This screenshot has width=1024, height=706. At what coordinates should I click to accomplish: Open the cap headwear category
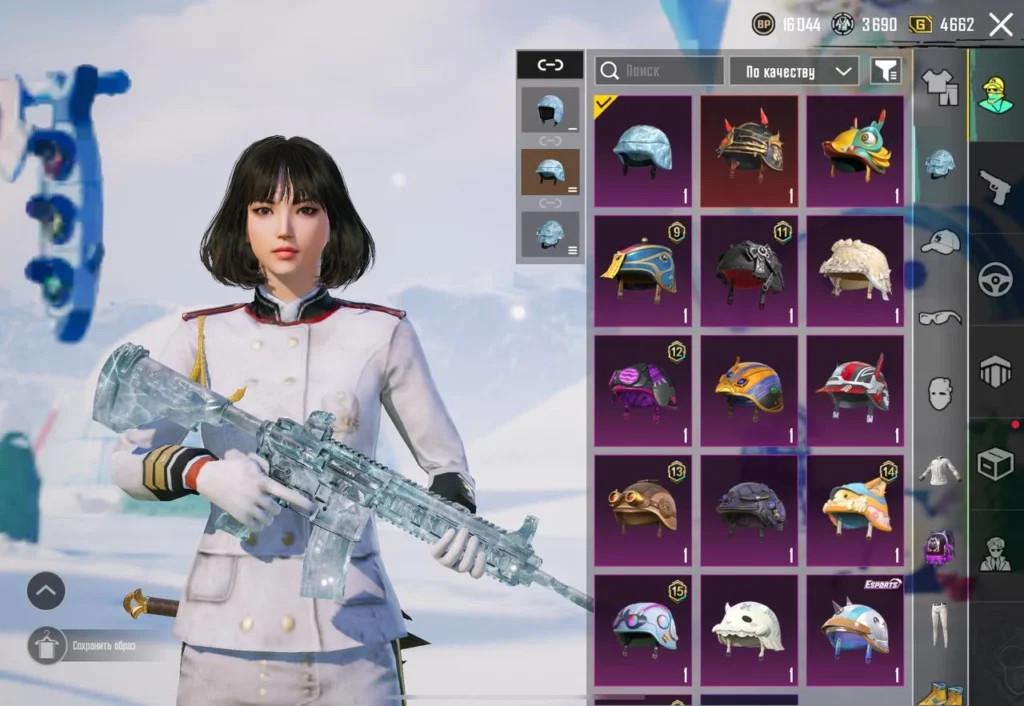tap(939, 242)
